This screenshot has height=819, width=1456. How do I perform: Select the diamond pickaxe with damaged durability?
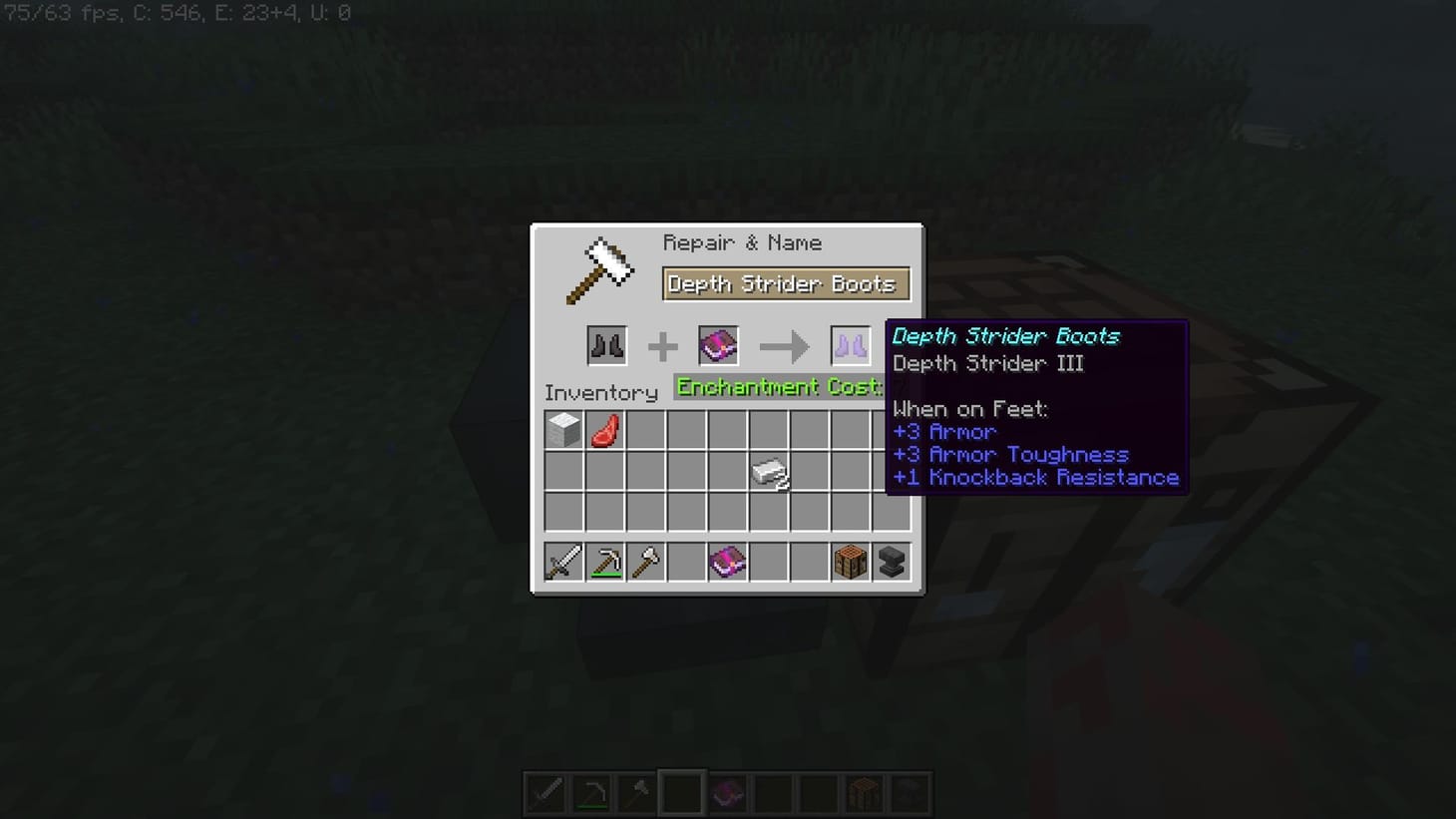(604, 562)
